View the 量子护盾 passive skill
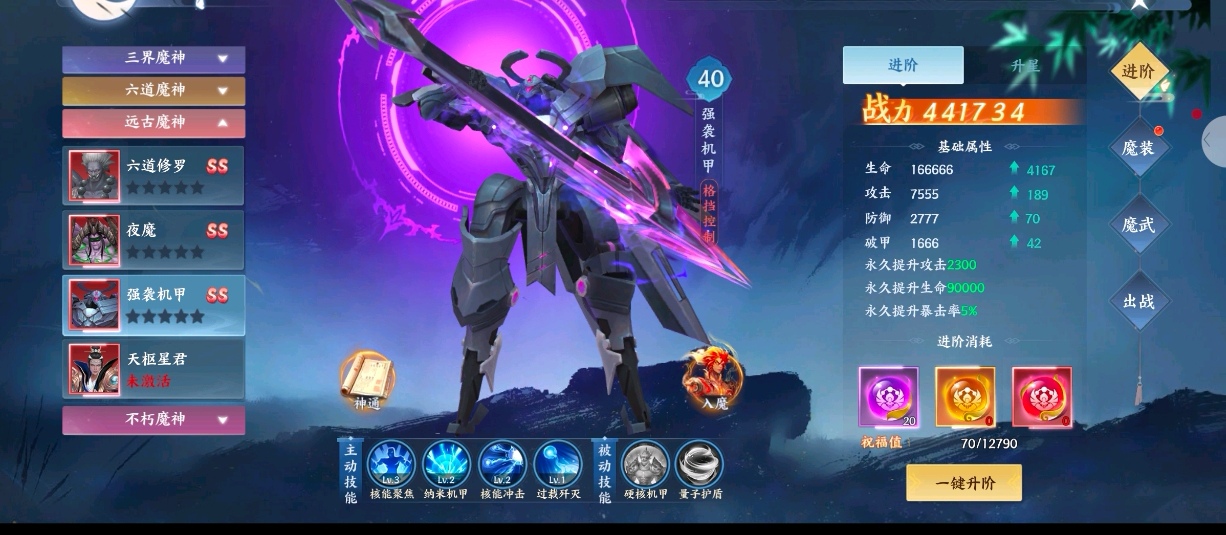The height and width of the screenshot is (535, 1226). click(699, 465)
